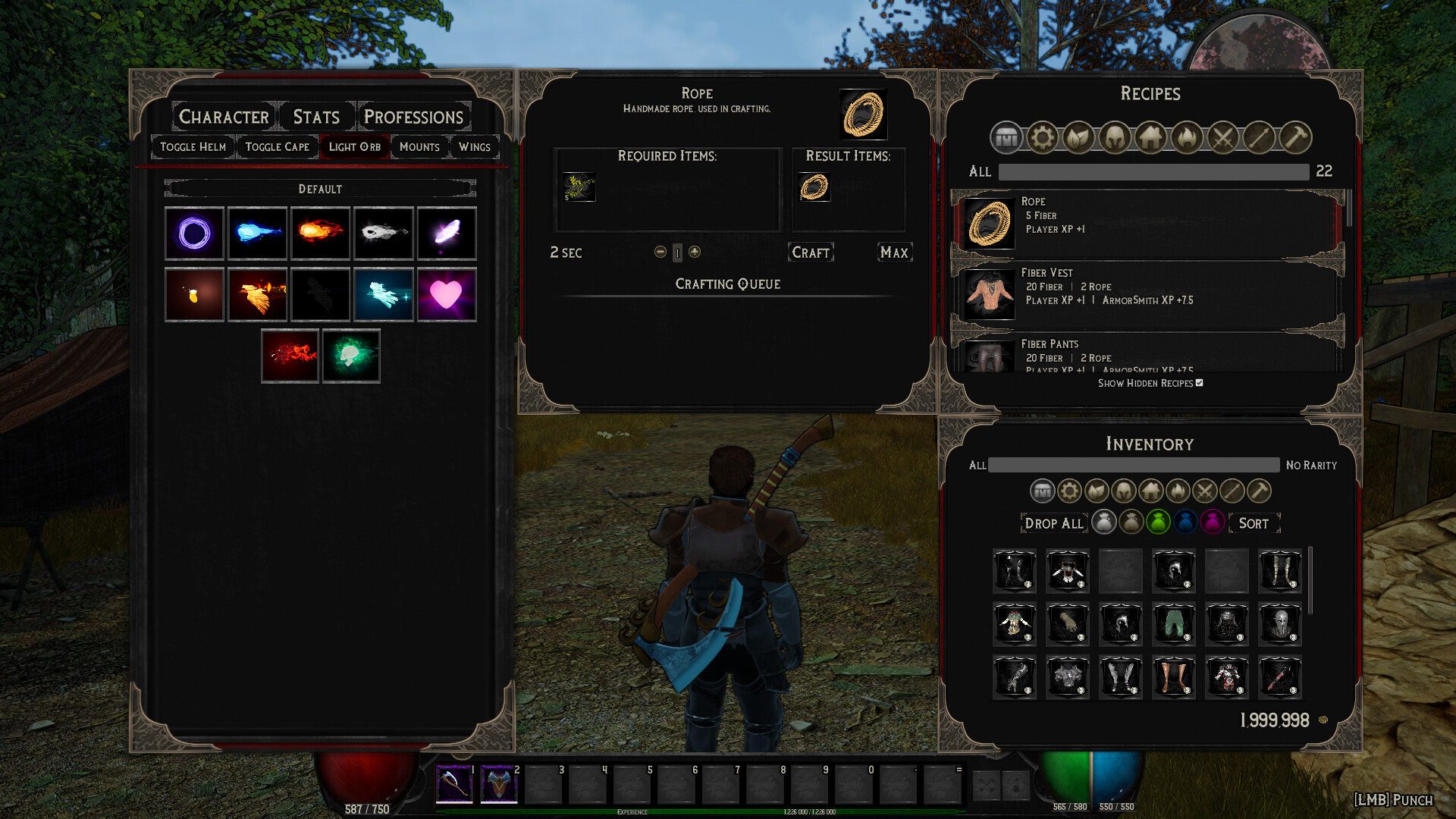Increase craft quantity with plus stepper
The height and width of the screenshot is (819, 1456).
click(x=694, y=252)
